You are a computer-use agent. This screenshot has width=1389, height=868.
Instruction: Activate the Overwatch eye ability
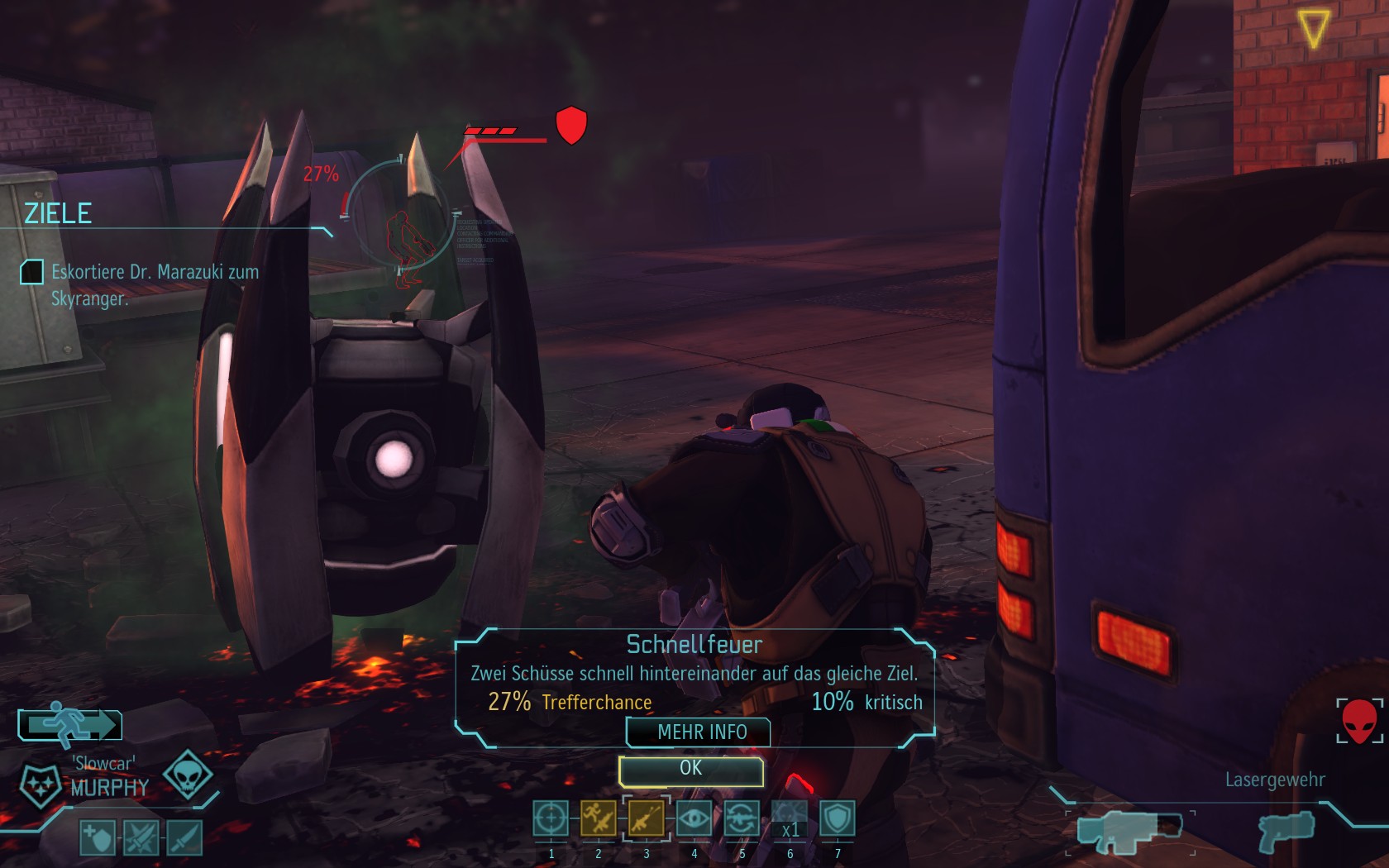[x=694, y=819]
